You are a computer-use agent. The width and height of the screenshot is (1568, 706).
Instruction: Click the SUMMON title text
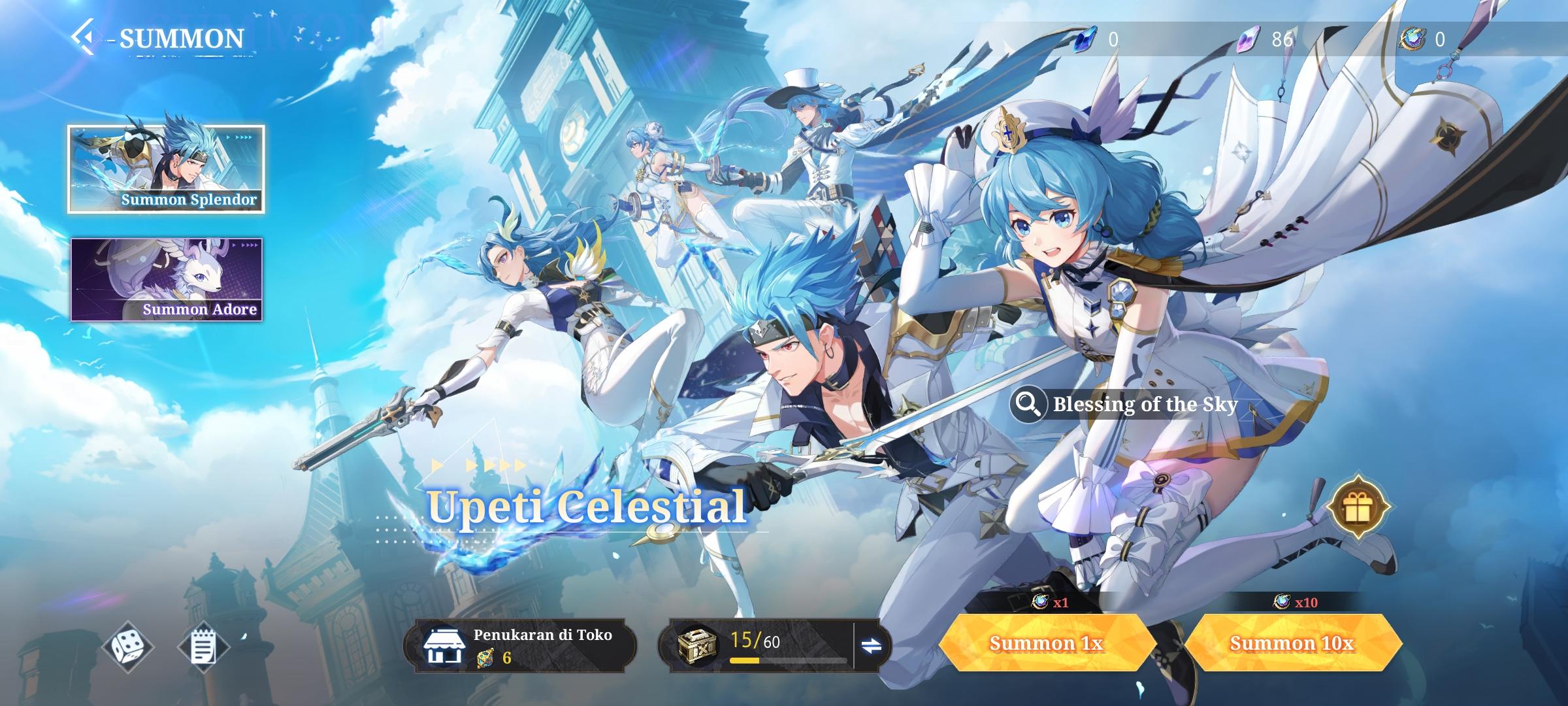point(181,37)
